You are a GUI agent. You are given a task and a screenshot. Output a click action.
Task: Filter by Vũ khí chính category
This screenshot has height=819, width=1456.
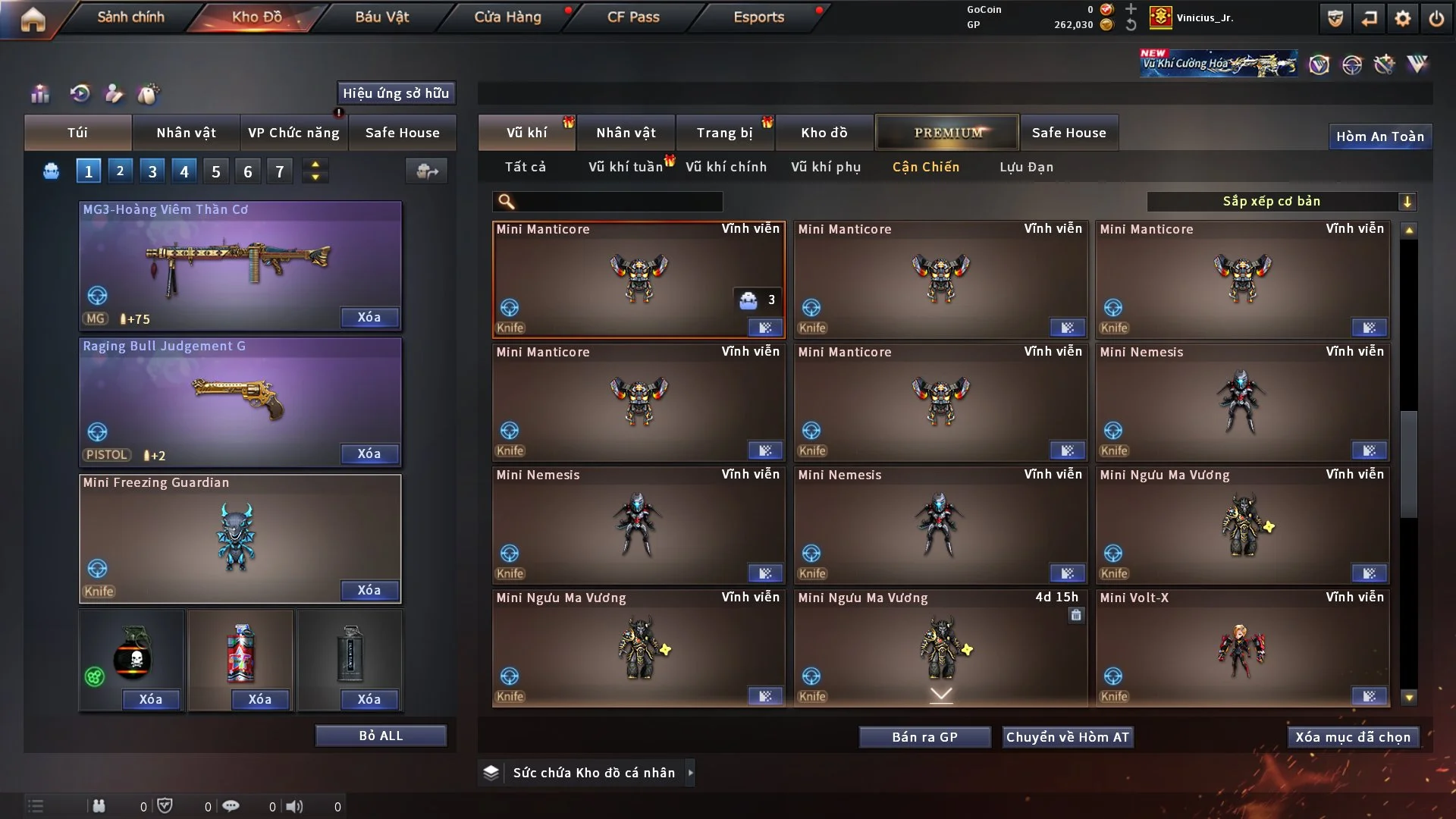[726, 167]
